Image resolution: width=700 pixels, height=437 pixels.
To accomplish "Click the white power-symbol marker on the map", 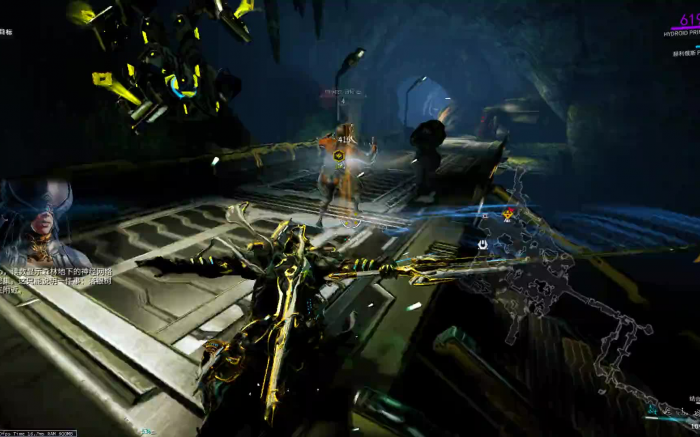I will [x=483, y=245].
